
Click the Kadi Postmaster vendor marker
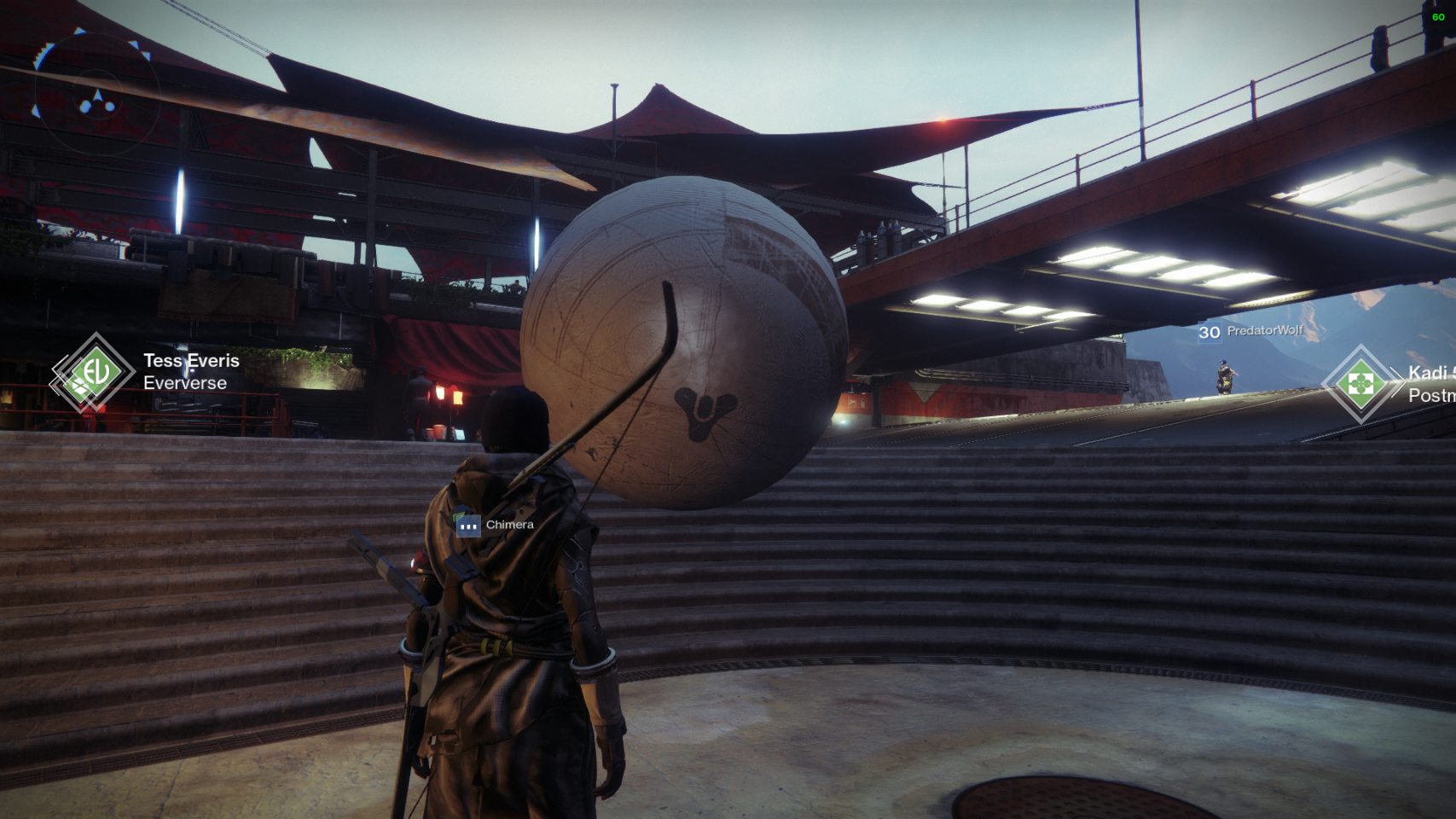(x=1360, y=384)
